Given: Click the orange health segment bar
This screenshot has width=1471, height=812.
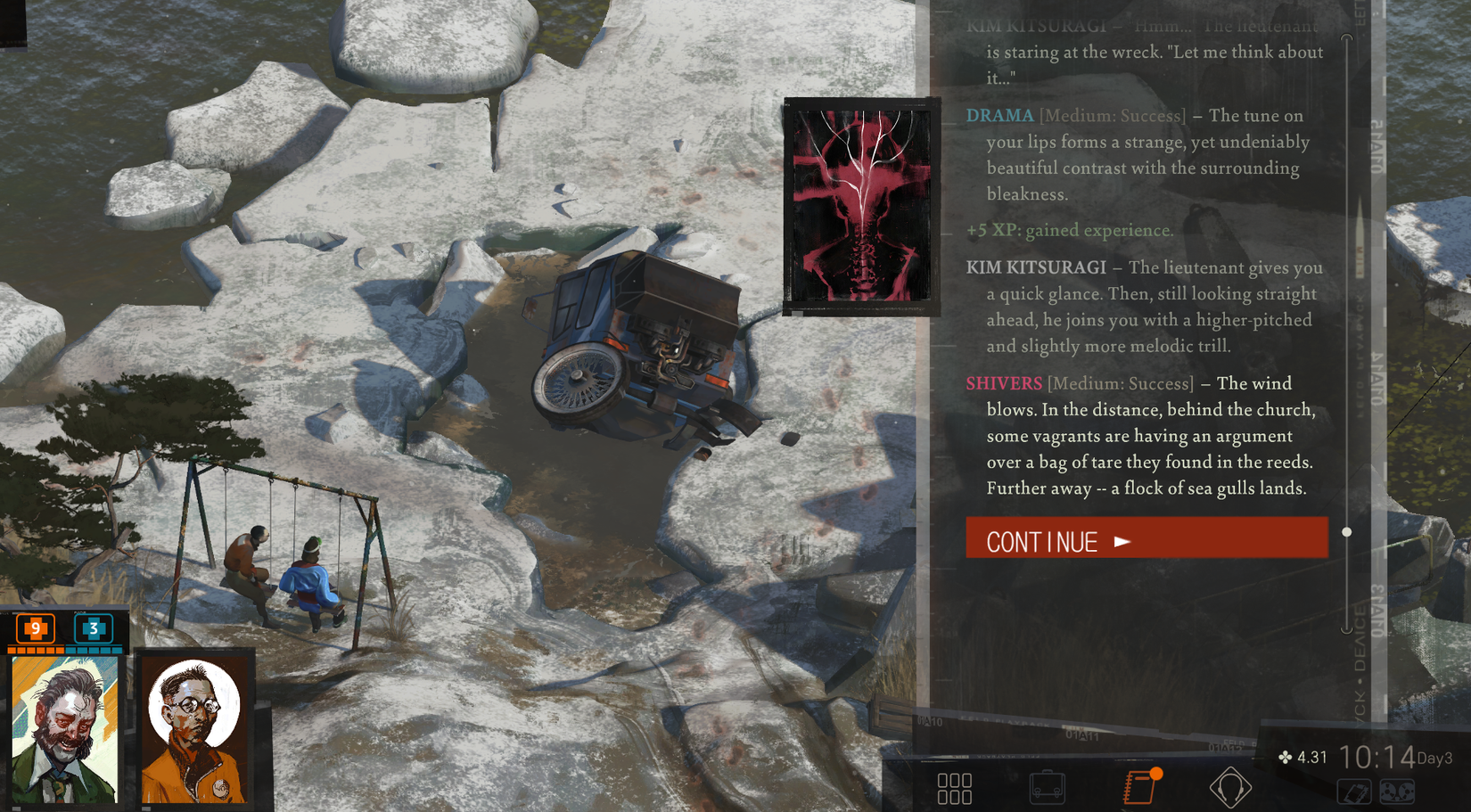Looking at the screenshot, I should tap(37, 650).
